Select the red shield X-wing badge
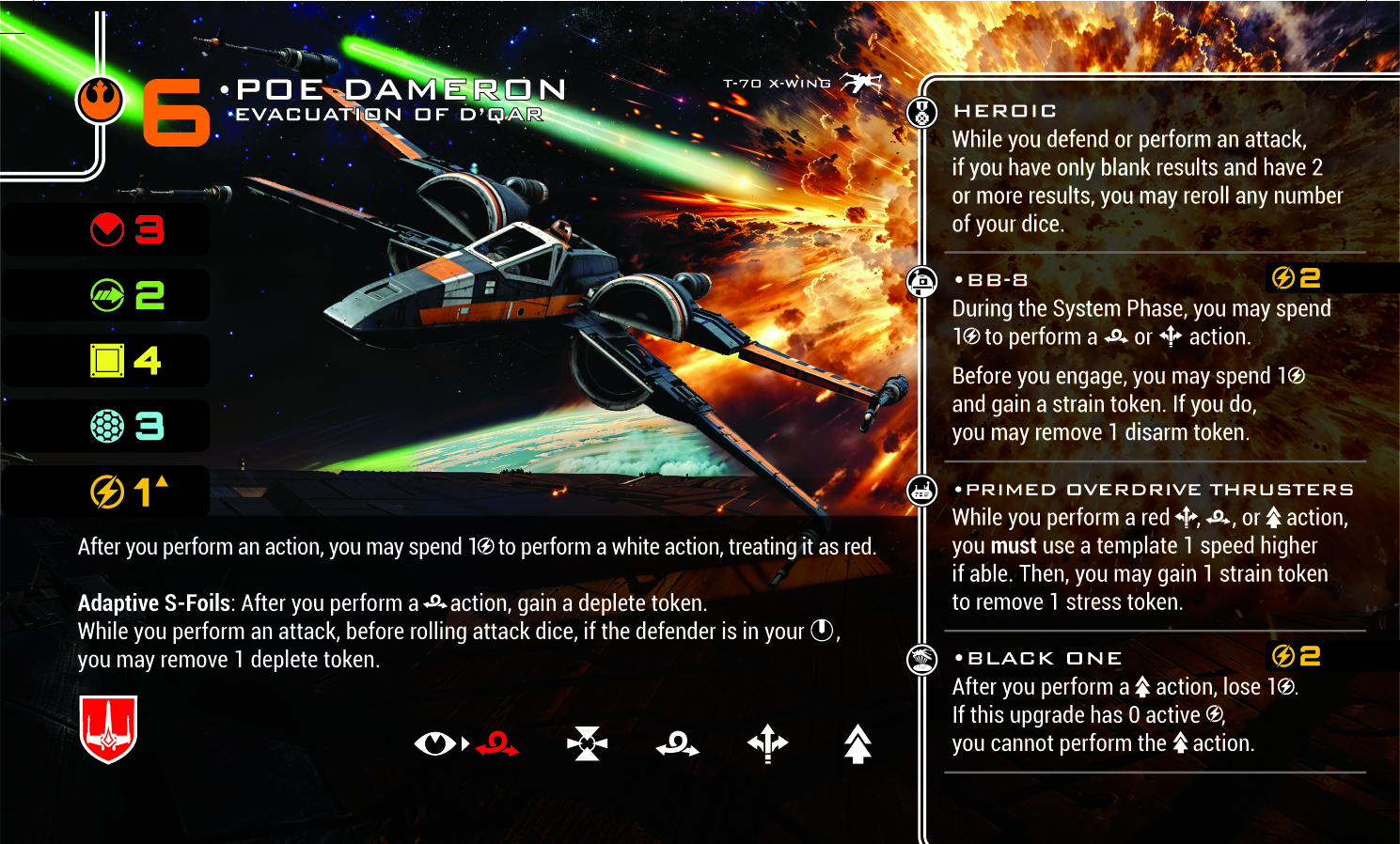 109,728
